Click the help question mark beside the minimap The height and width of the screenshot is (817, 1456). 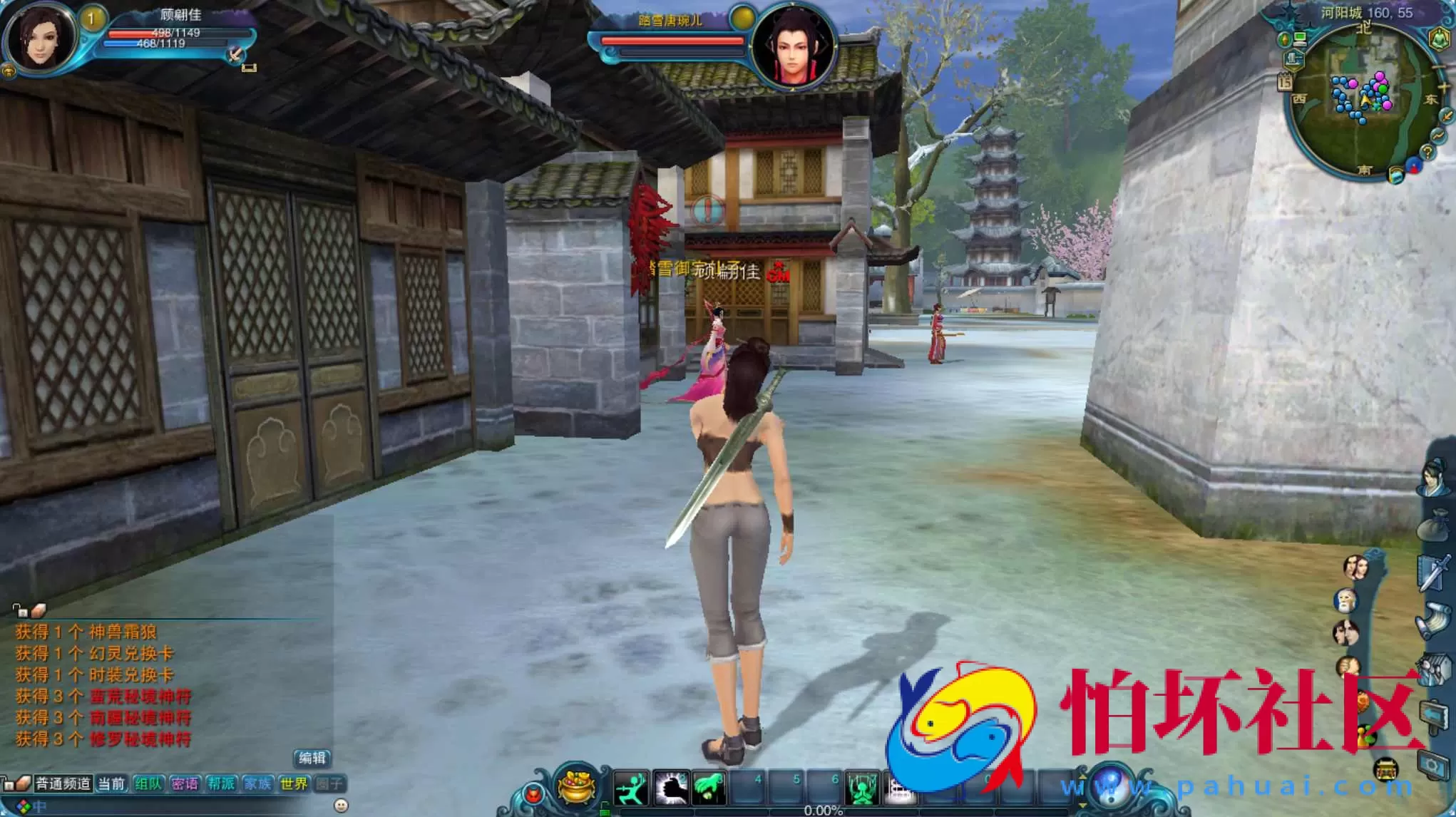1427,152
